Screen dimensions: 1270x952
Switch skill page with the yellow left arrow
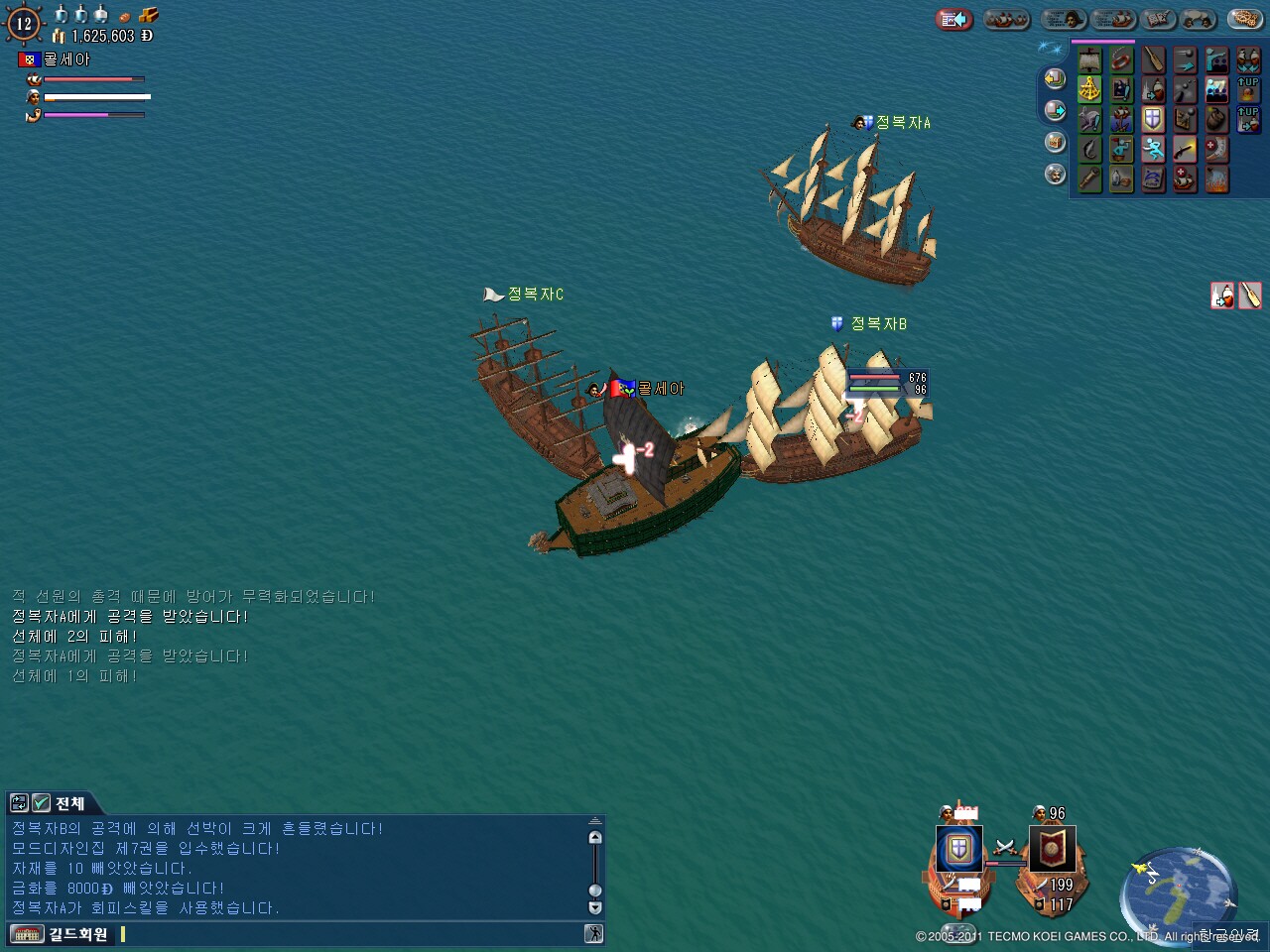[1055, 78]
